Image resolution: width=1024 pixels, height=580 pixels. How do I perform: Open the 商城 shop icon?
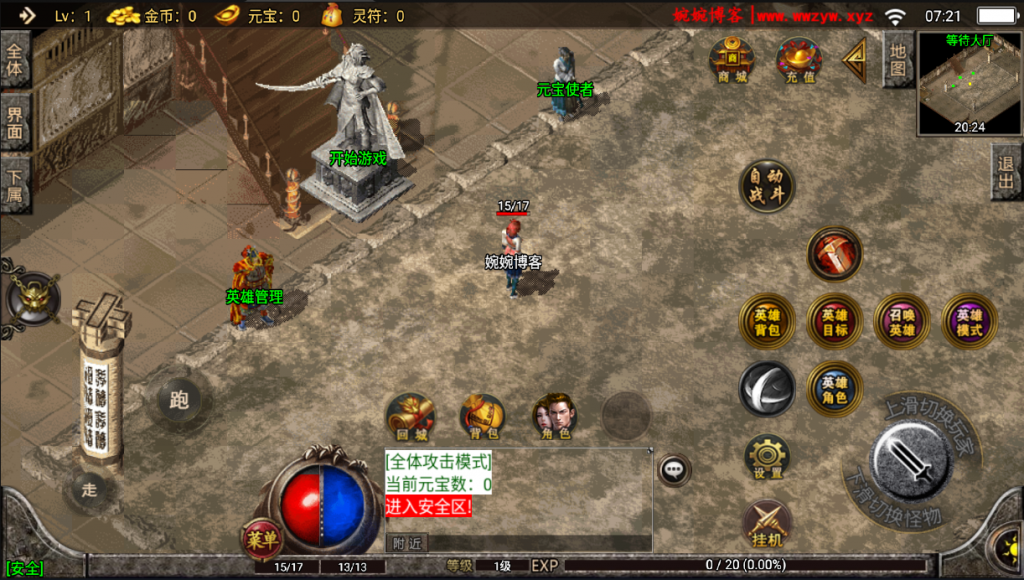pyautogui.click(x=732, y=60)
